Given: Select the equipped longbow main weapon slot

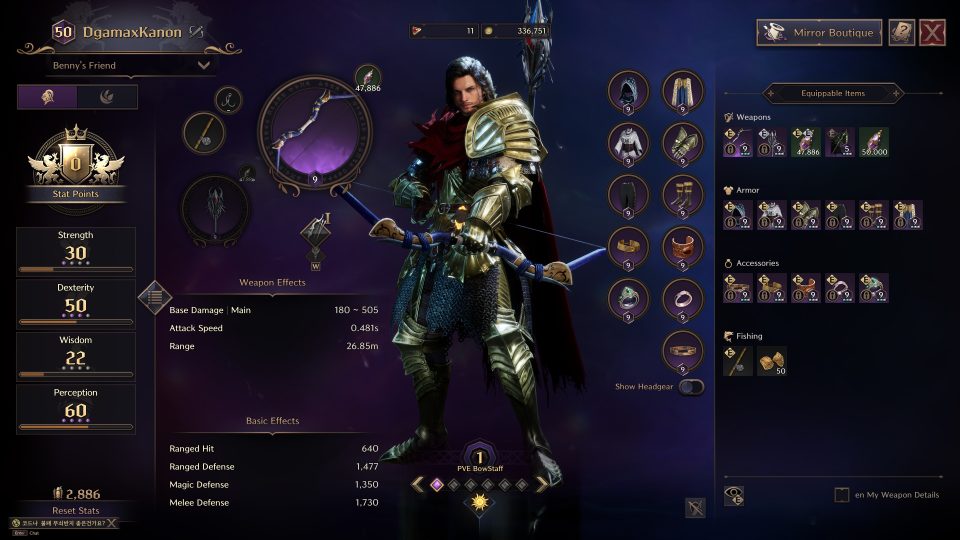Looking at the screenshot, I should (x=315, y=125).
